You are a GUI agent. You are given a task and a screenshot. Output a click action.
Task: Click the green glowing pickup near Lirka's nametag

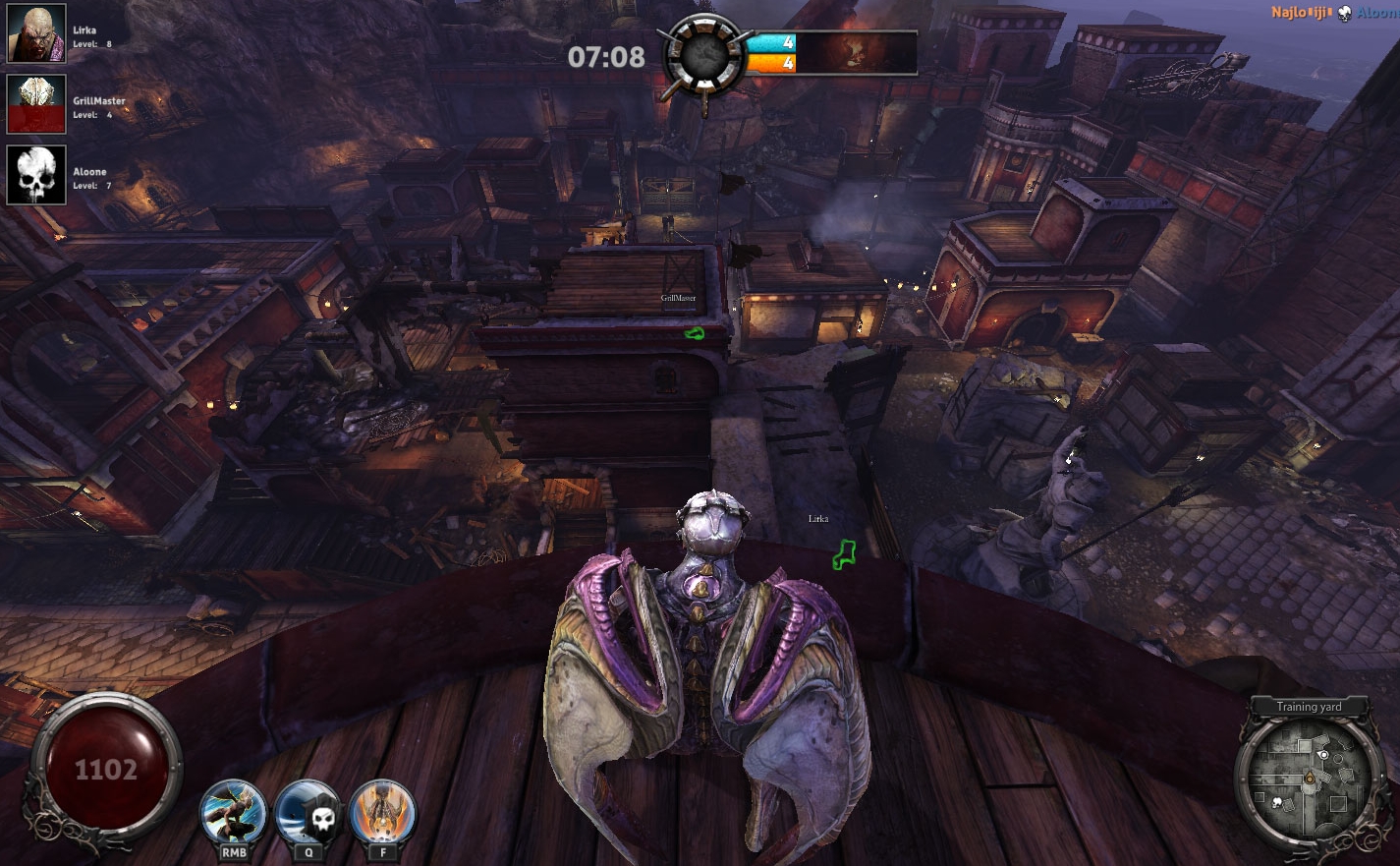(x=843, y=553)
